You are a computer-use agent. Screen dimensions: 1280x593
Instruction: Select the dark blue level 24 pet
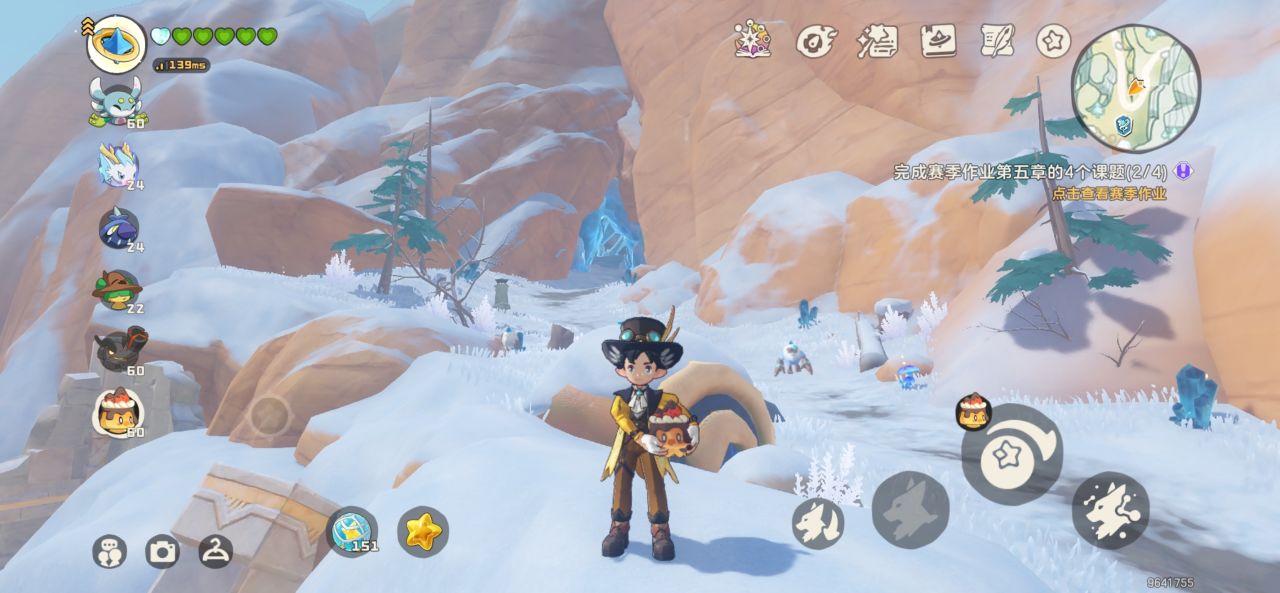click(118, 228)
